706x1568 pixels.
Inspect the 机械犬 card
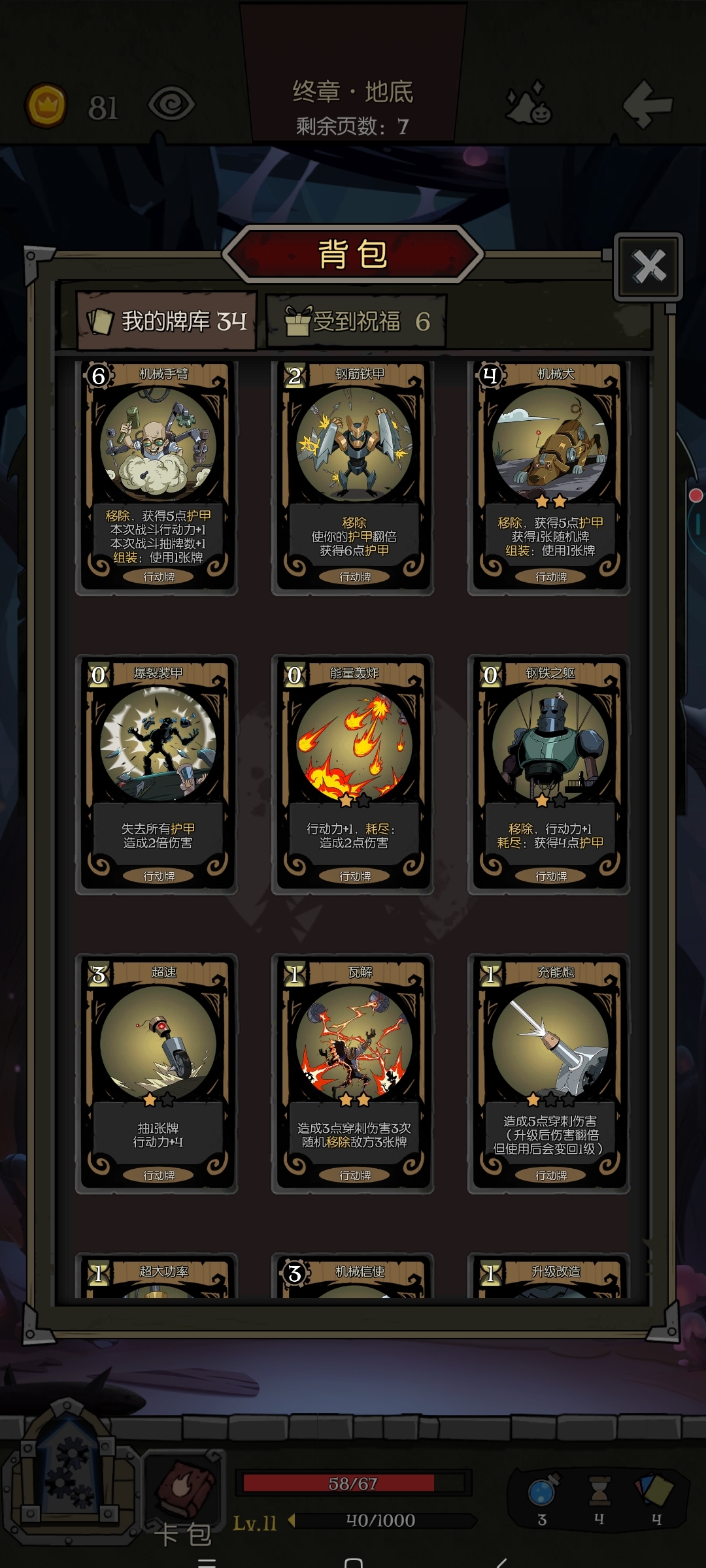click(549, 477)
